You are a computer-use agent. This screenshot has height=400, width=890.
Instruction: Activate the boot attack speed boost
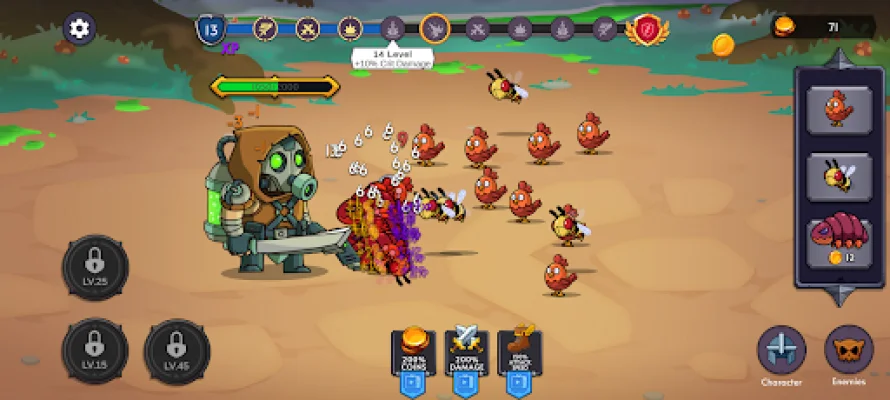[x=520, y=360]
